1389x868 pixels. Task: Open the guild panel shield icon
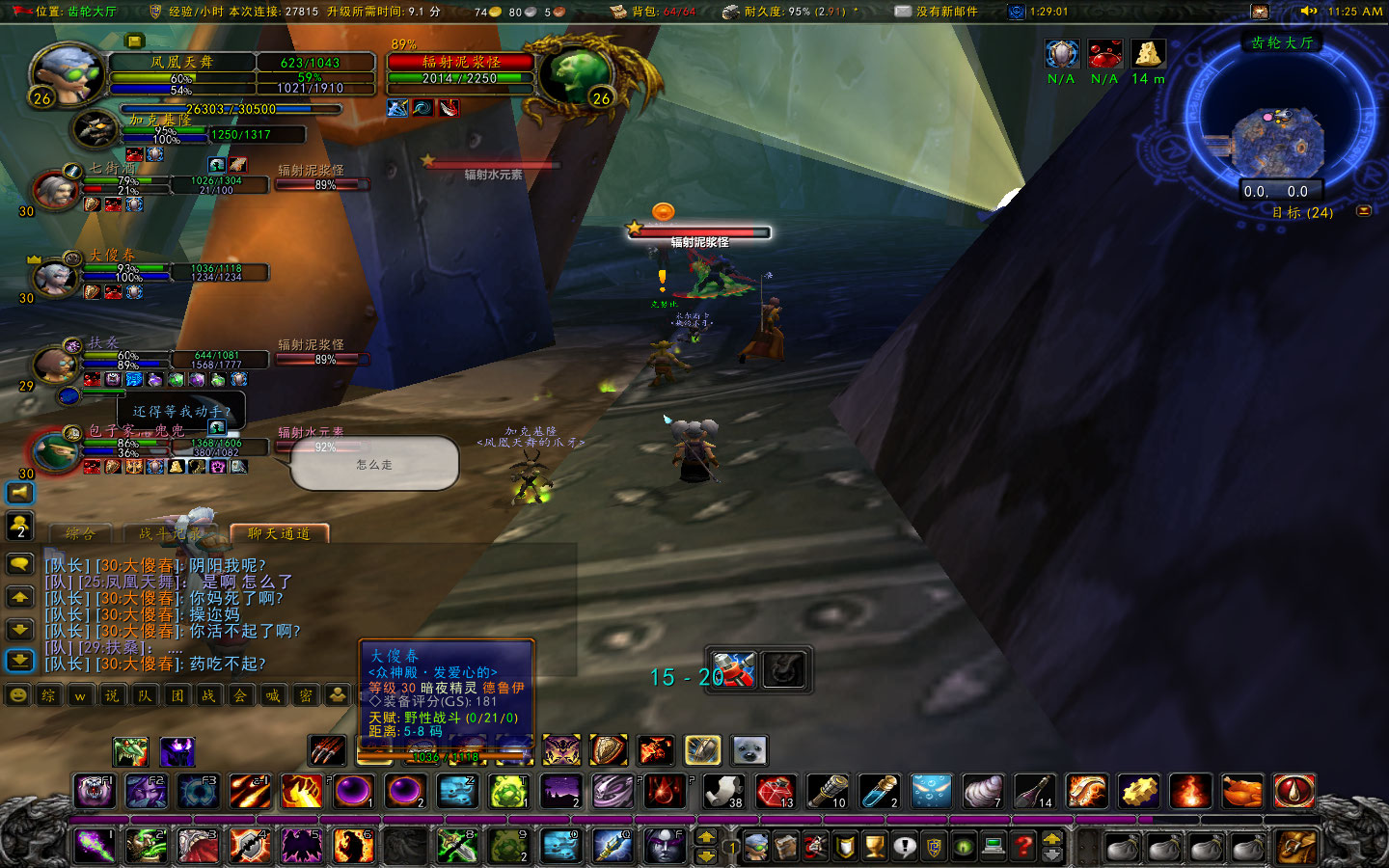click(935, 846)
